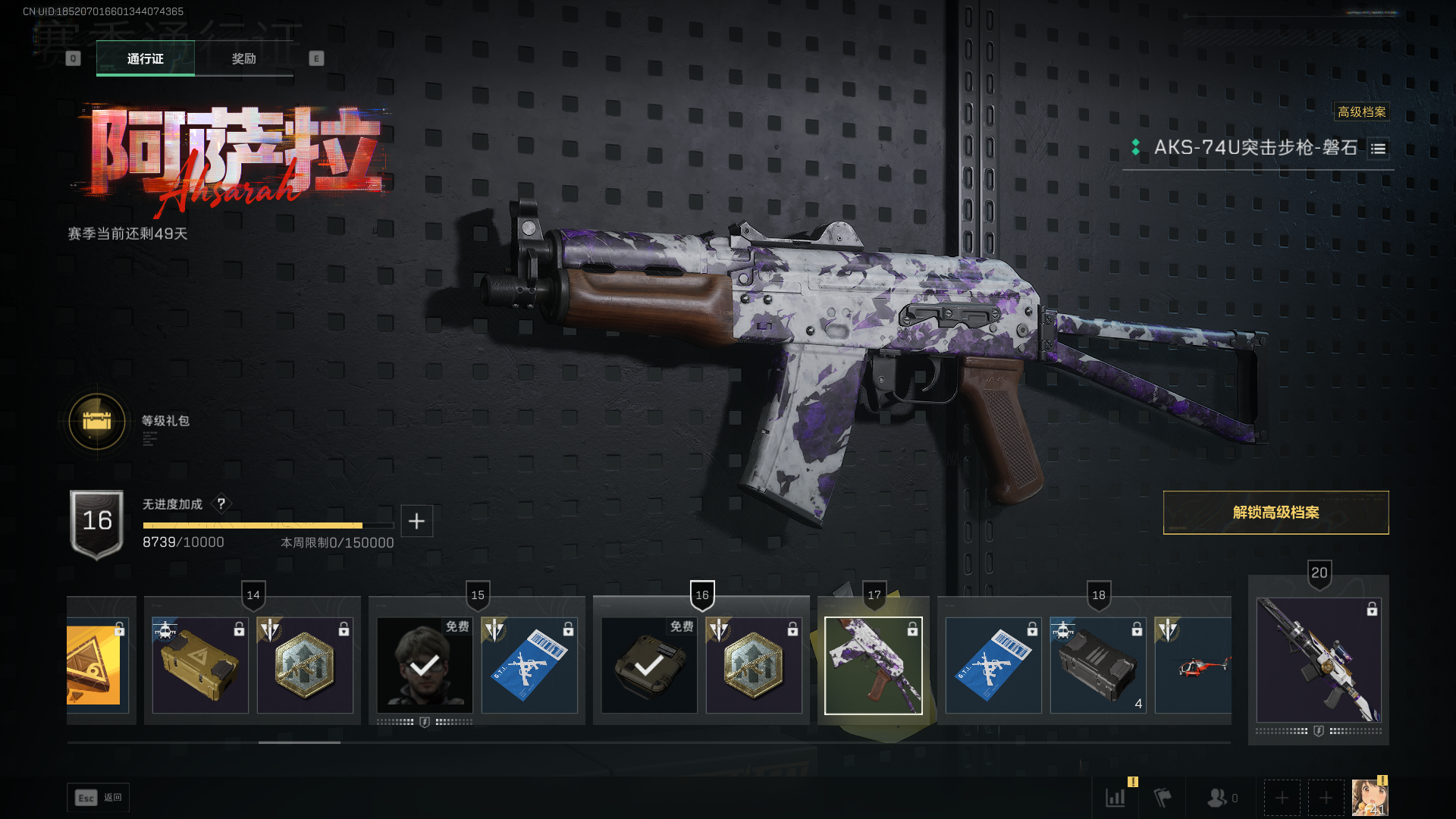This screenshot has height=819, width=1456.
Task: Switch to the 通行证 tab
Action: (x=145, y=58)
